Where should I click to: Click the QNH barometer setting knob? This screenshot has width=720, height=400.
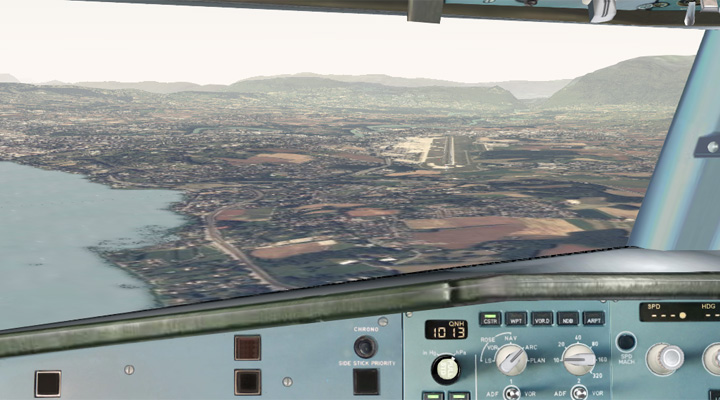coord(445,369)
